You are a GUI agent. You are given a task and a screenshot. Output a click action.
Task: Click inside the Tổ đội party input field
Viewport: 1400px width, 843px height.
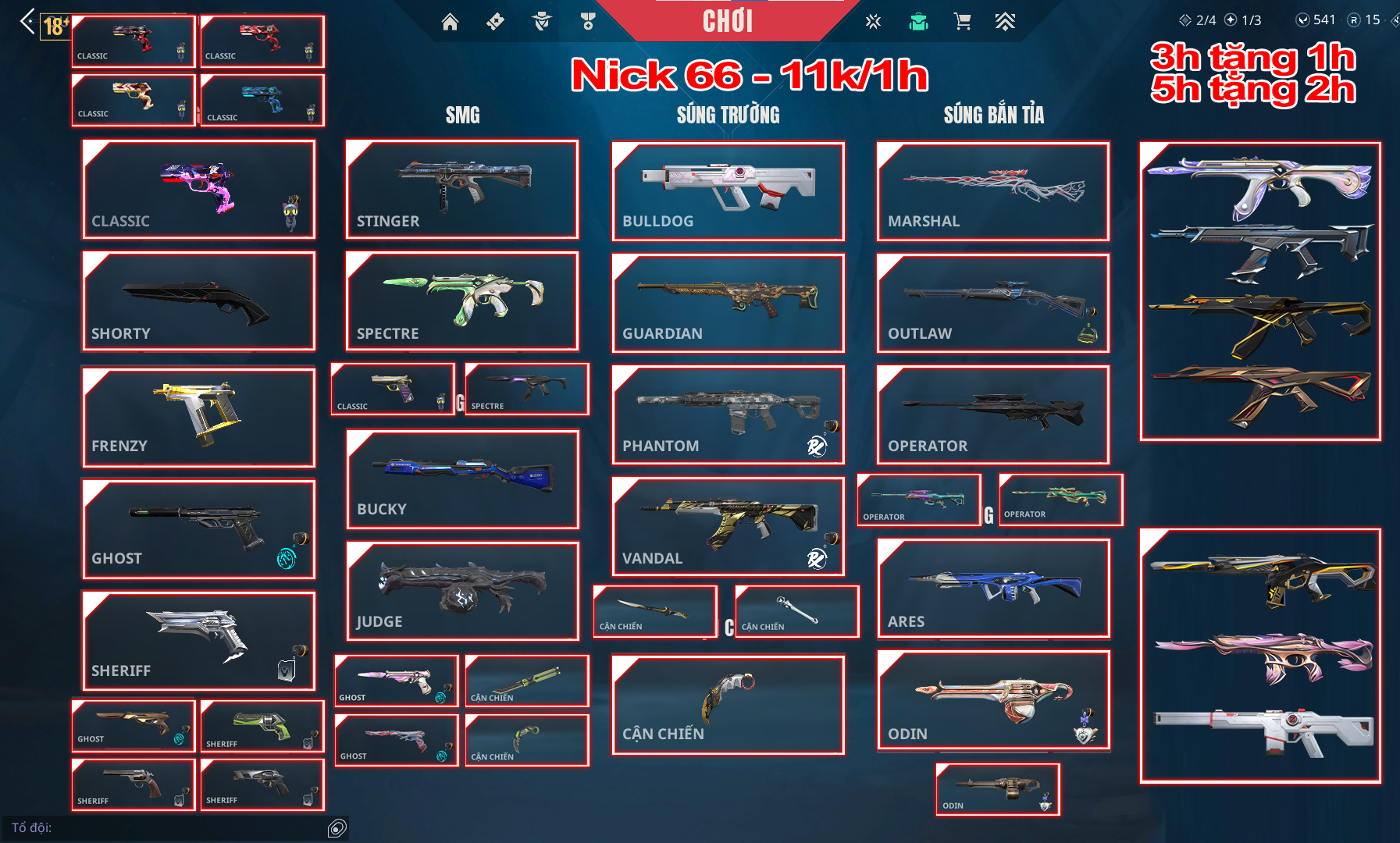(x=156, y=826)
